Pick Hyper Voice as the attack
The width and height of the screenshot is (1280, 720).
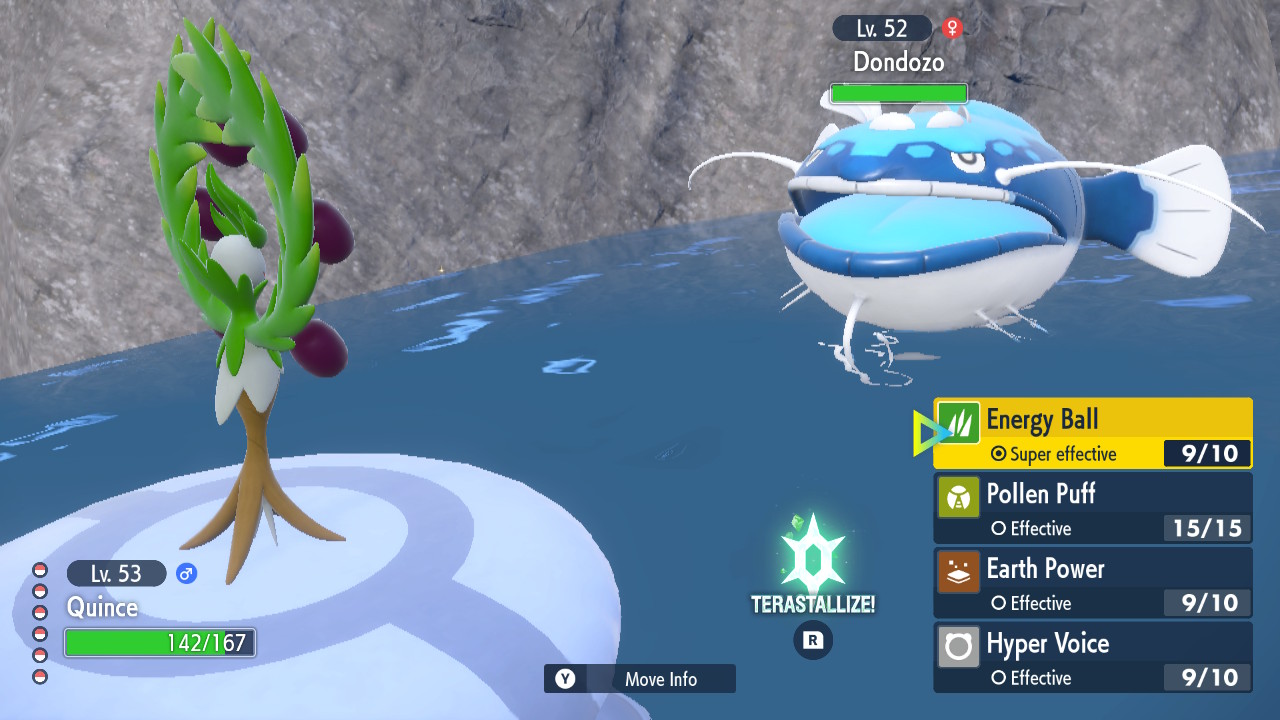coord(1092,657)
